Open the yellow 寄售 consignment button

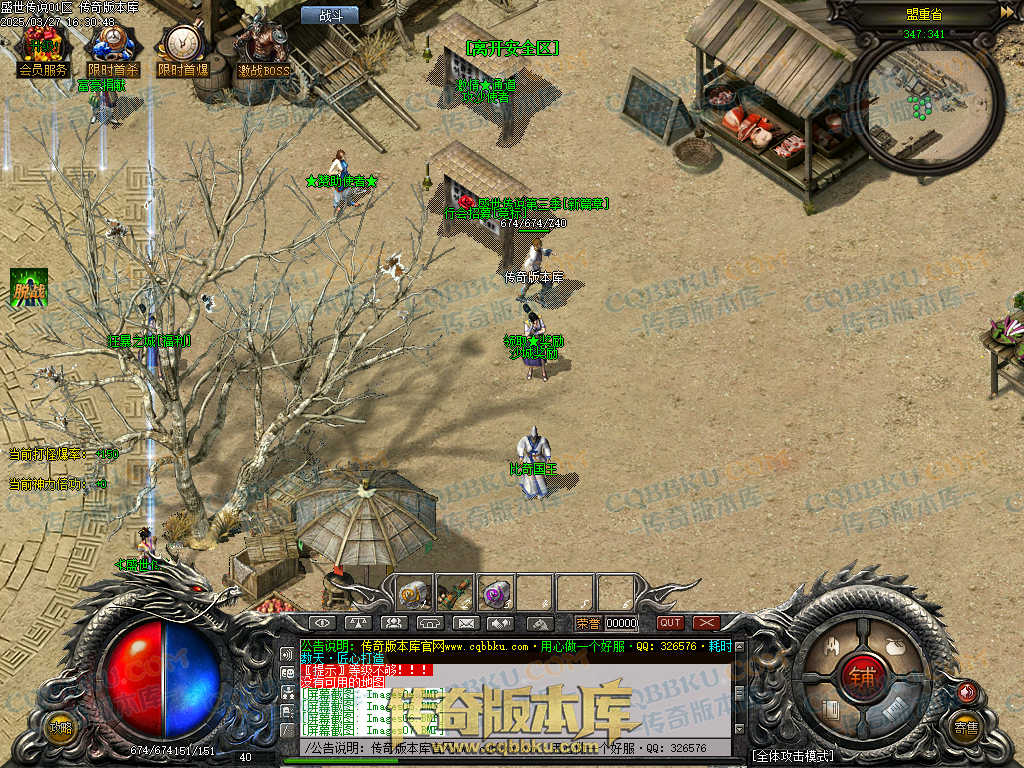point(965,727)
